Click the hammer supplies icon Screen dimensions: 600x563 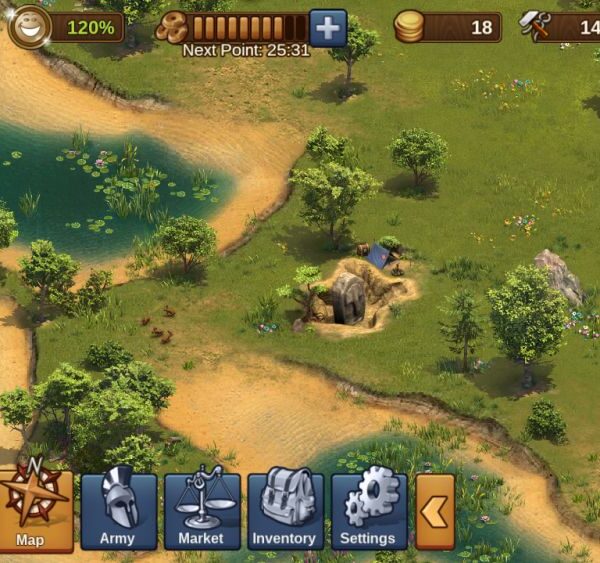pyautogui.click(x=536, y=27)
